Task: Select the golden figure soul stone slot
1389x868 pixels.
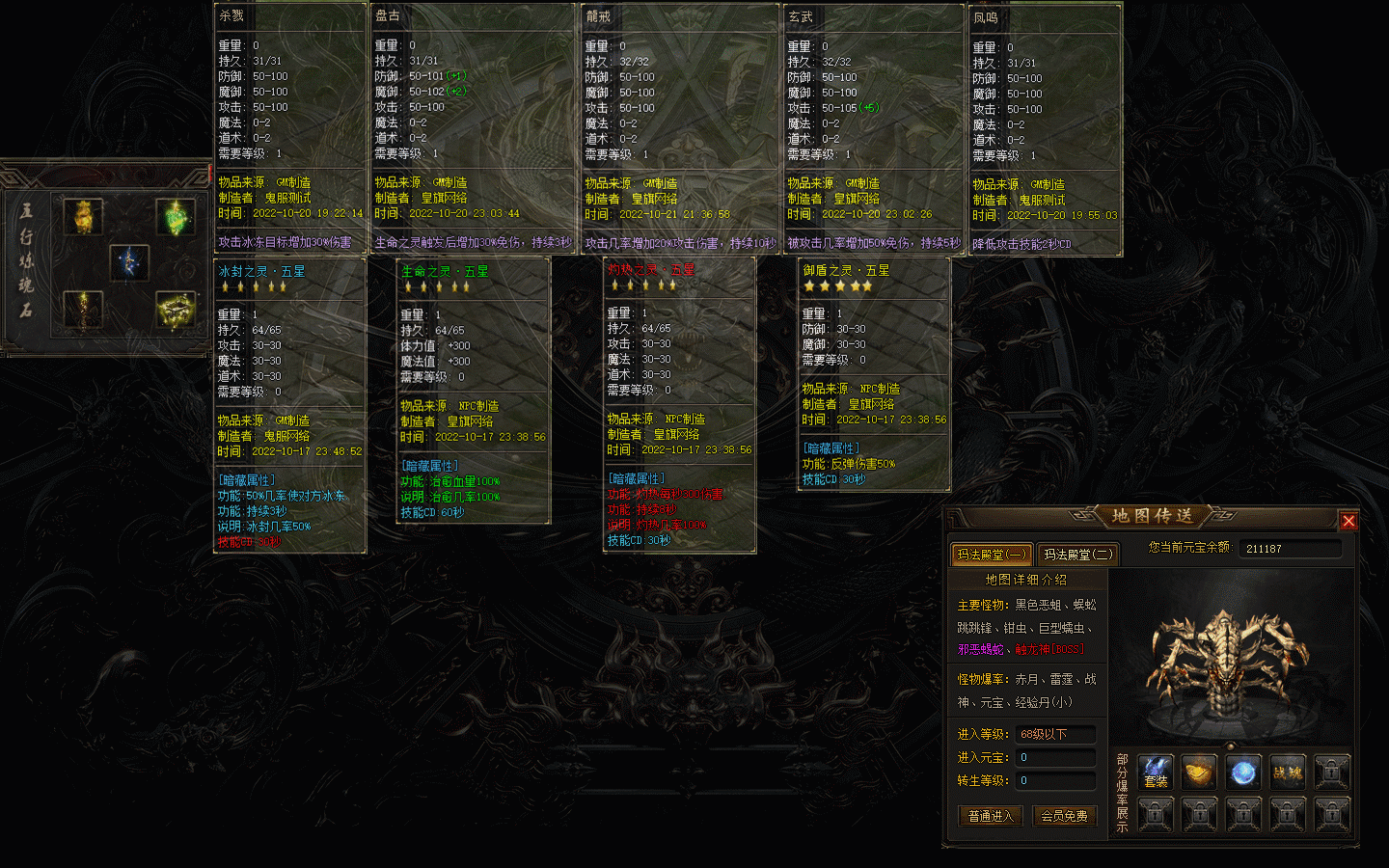Action: (84, 217)
